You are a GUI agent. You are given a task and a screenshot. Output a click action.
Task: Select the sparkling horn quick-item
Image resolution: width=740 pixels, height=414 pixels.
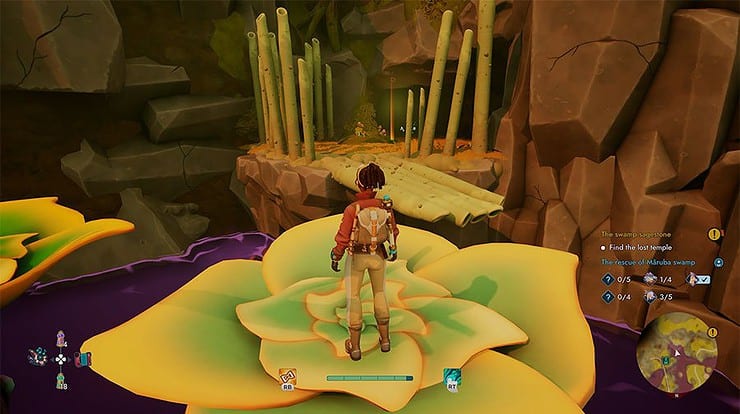pyautogui.click(x=40, y=357)
